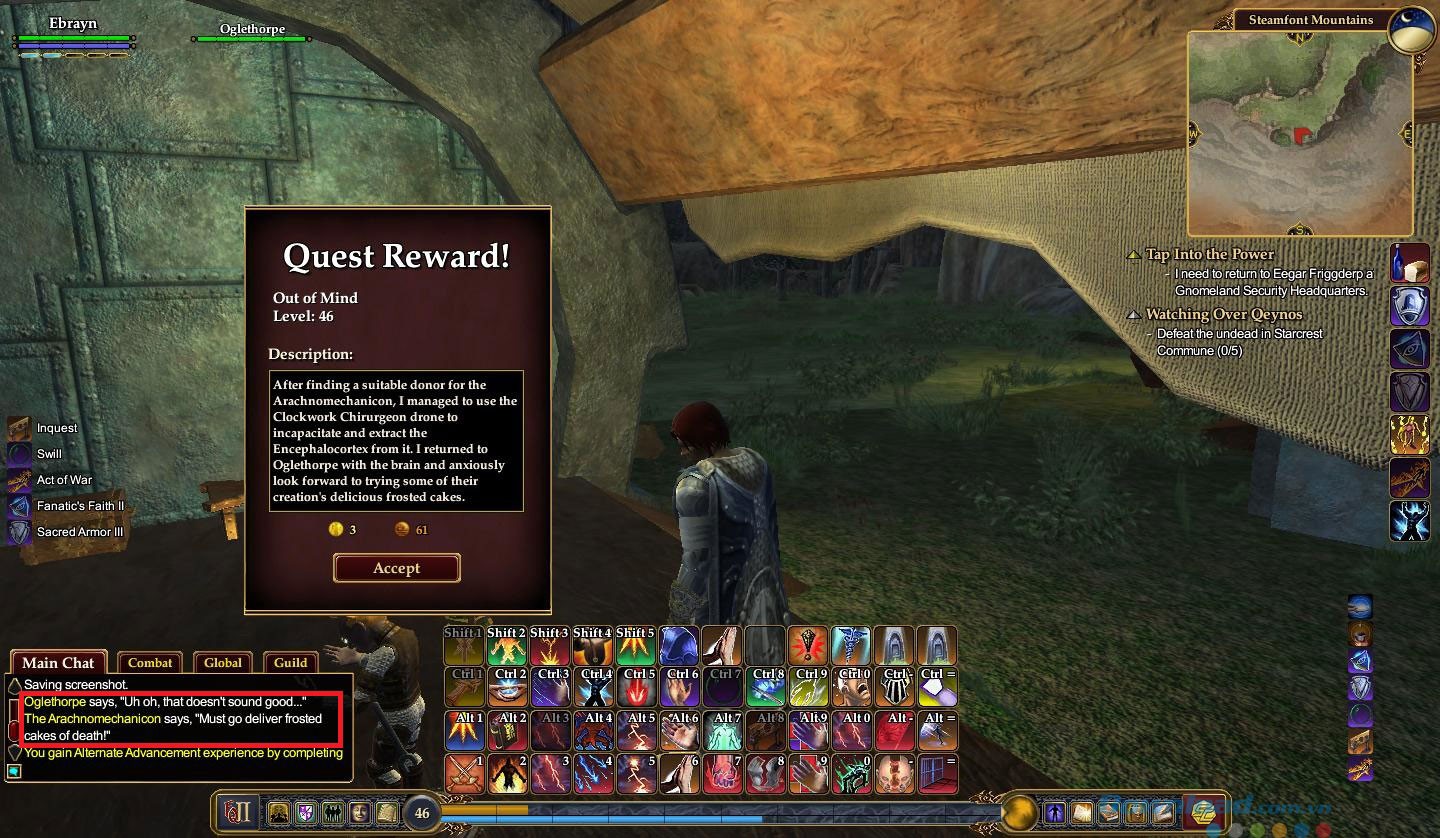Select the Sacred Armor III buff entry

pyautogui.click(x=80, y=532)
